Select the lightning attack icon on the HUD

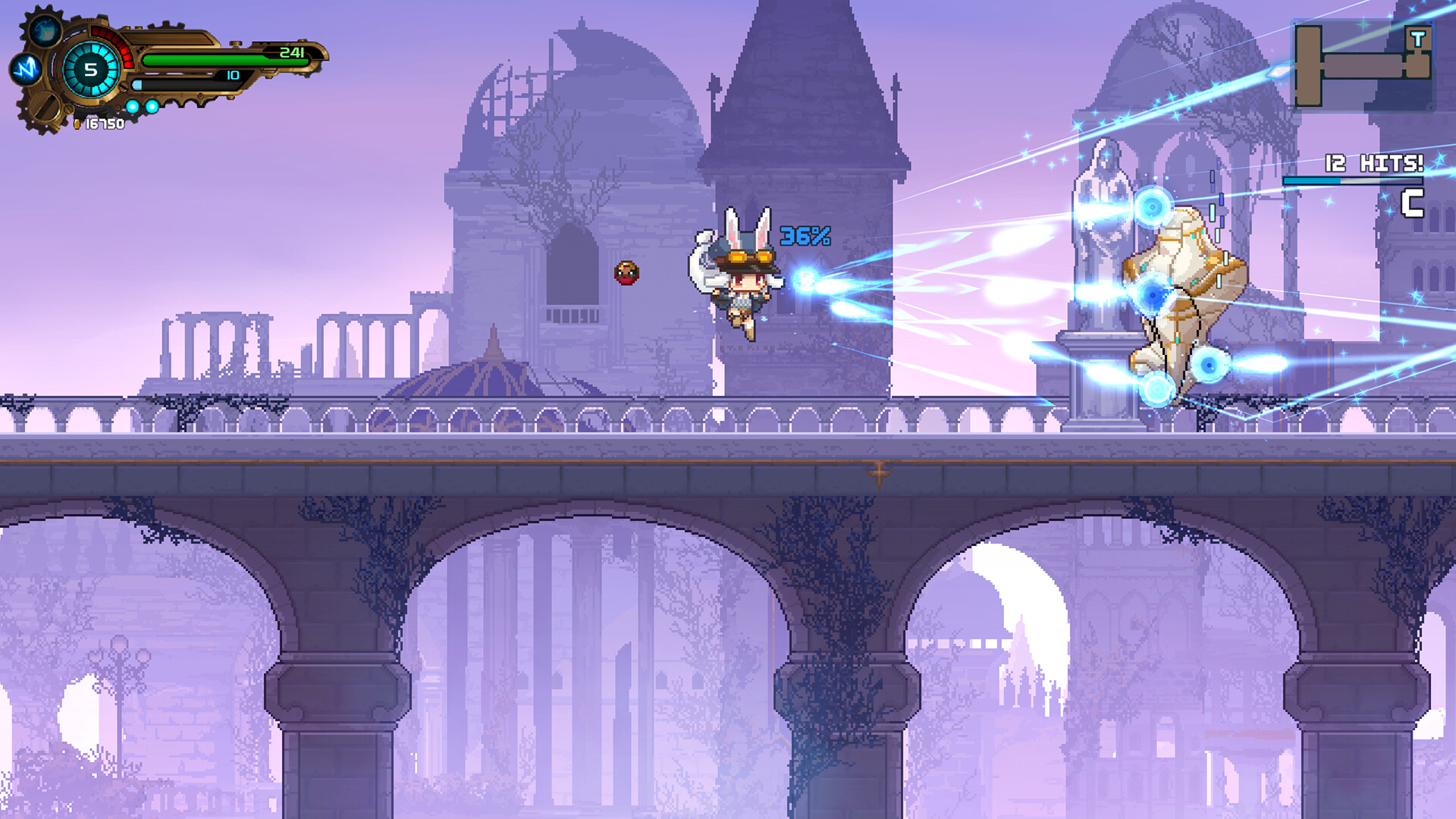26,68
